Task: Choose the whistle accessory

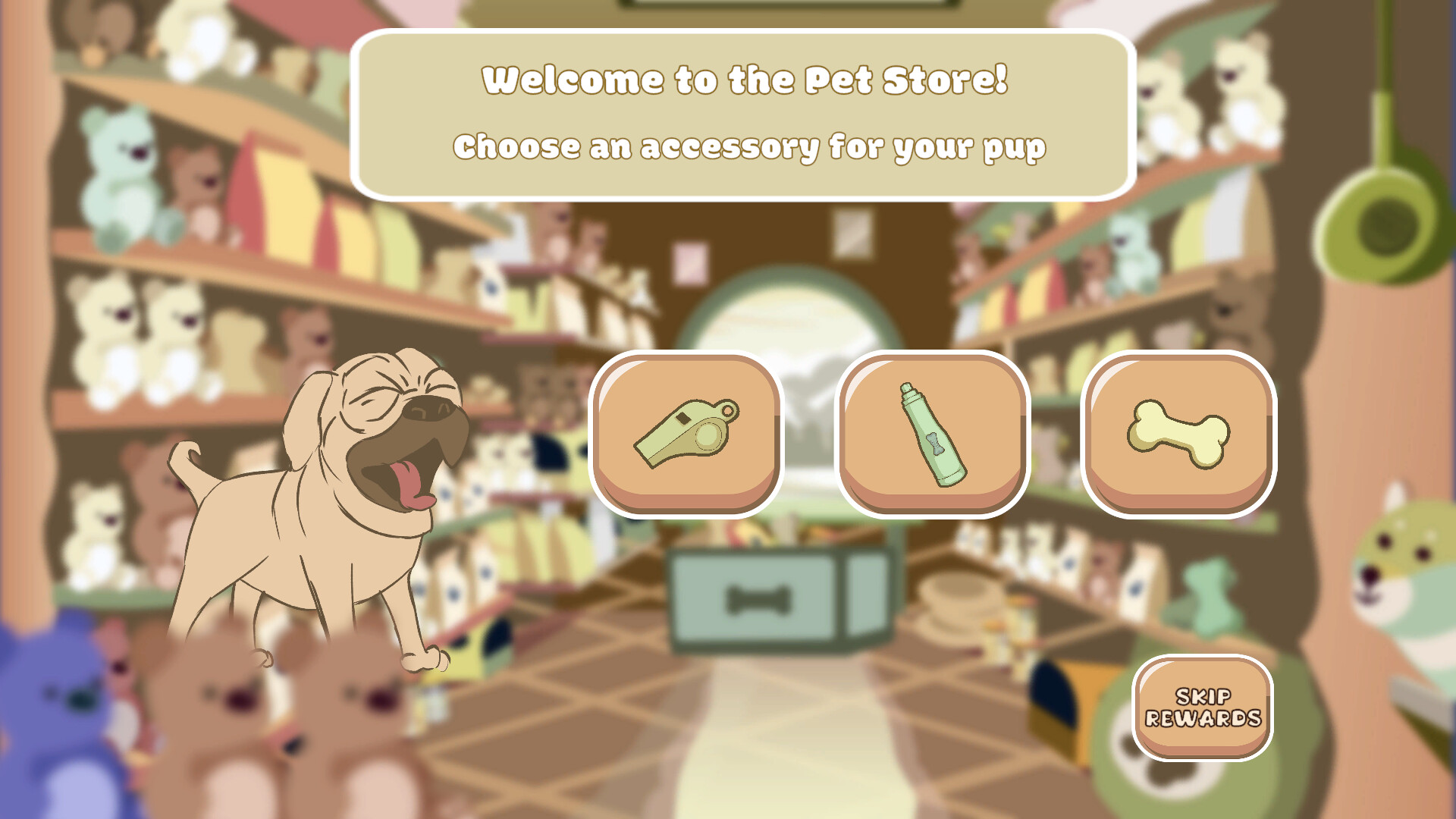Action: tap(686, 434)
